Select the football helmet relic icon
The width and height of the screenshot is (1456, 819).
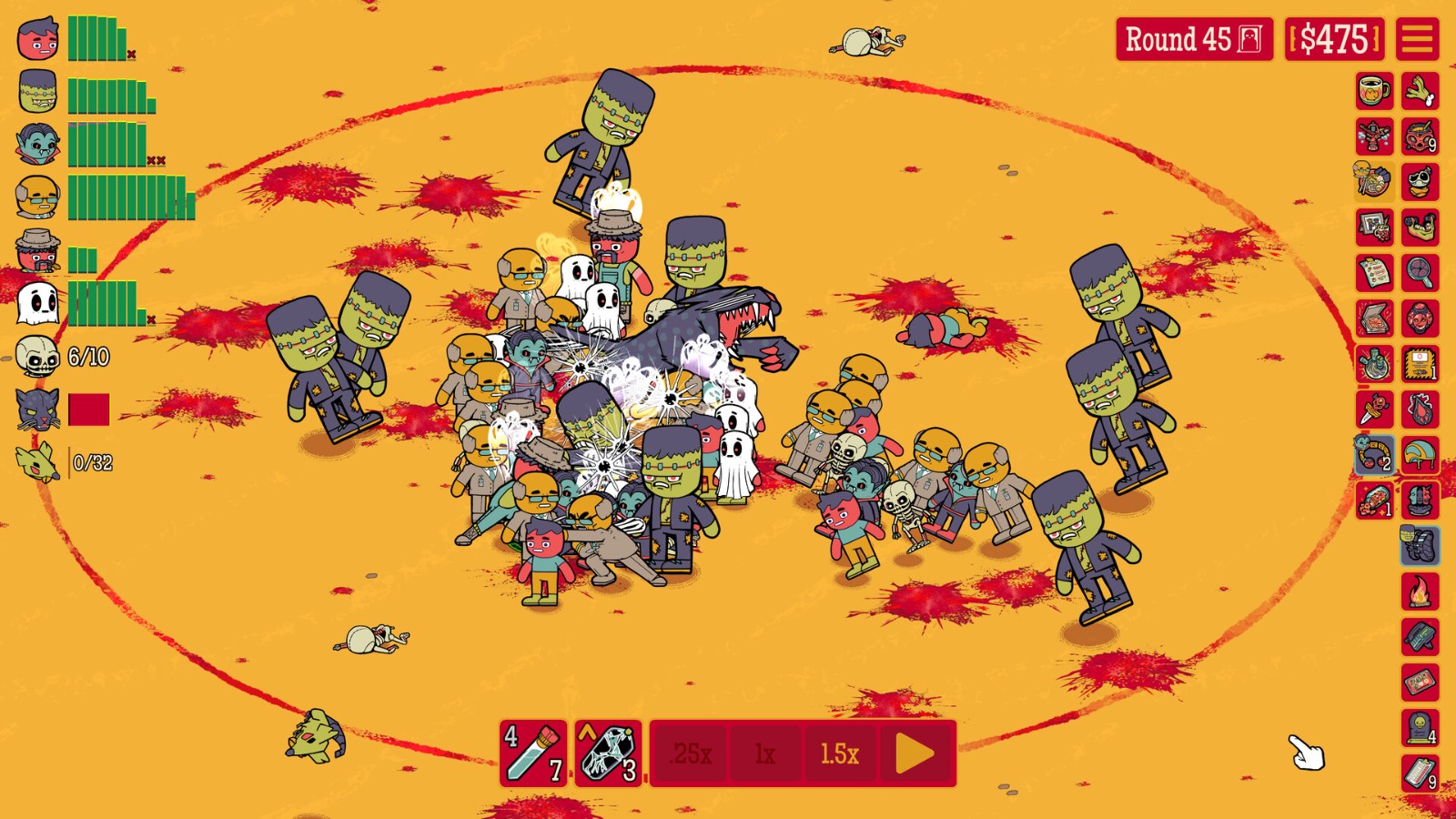[x=1420, y=455]
